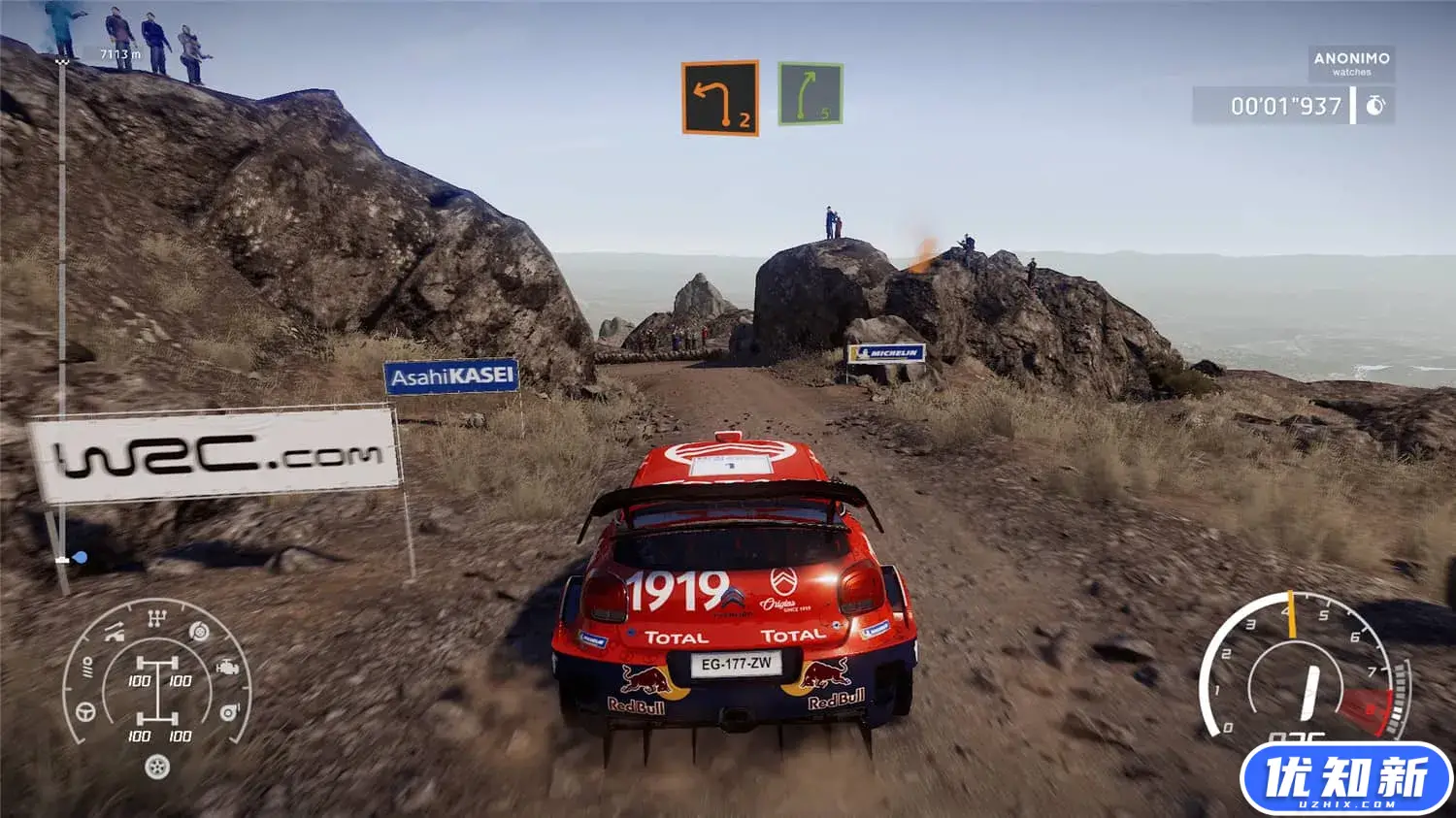The image size is (1456, 818).
Task: Toggle the orange left-hairpin pacenote symbol
Action: pos(718,94)
